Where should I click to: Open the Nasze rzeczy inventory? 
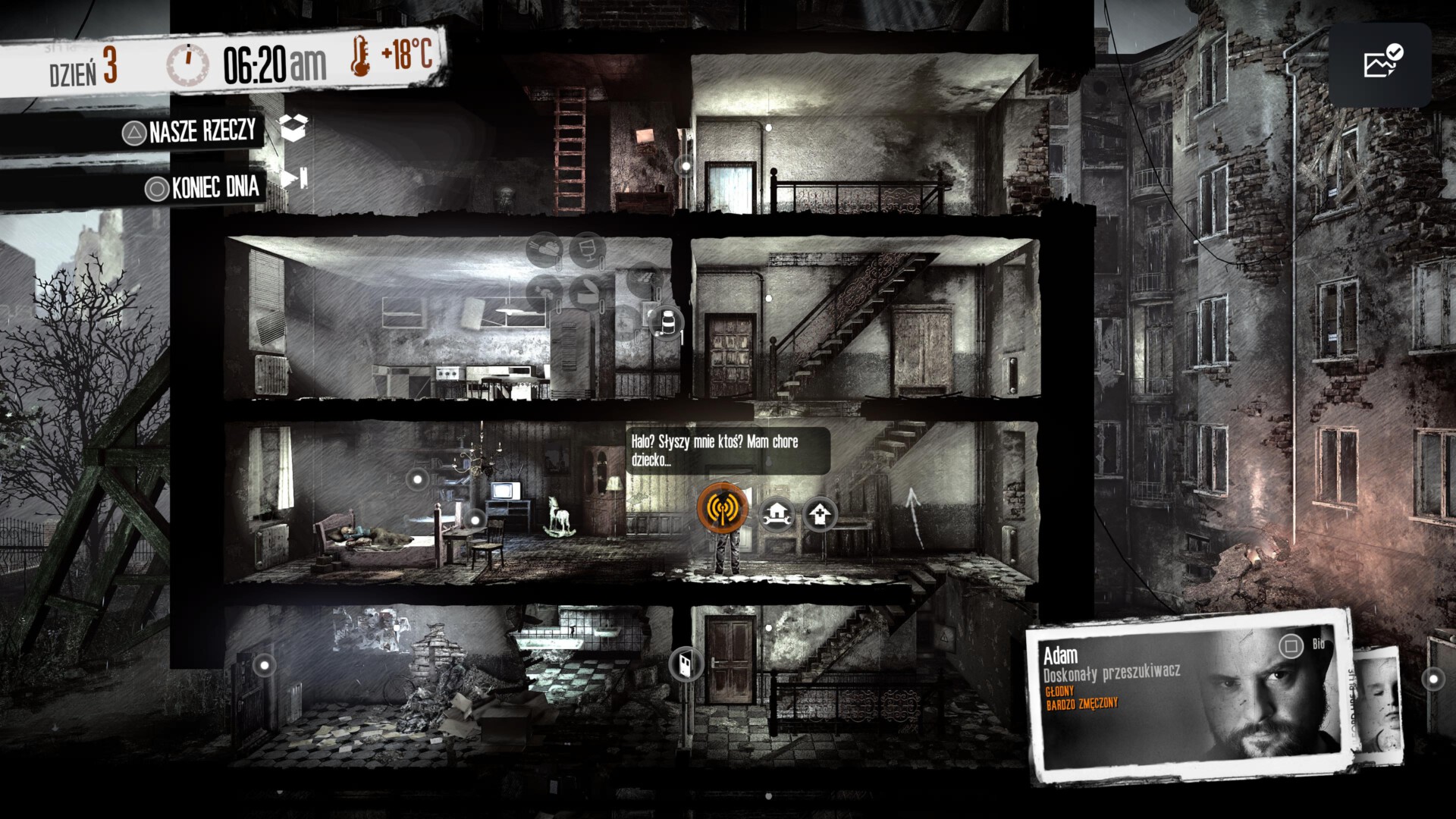pos(203,132)
